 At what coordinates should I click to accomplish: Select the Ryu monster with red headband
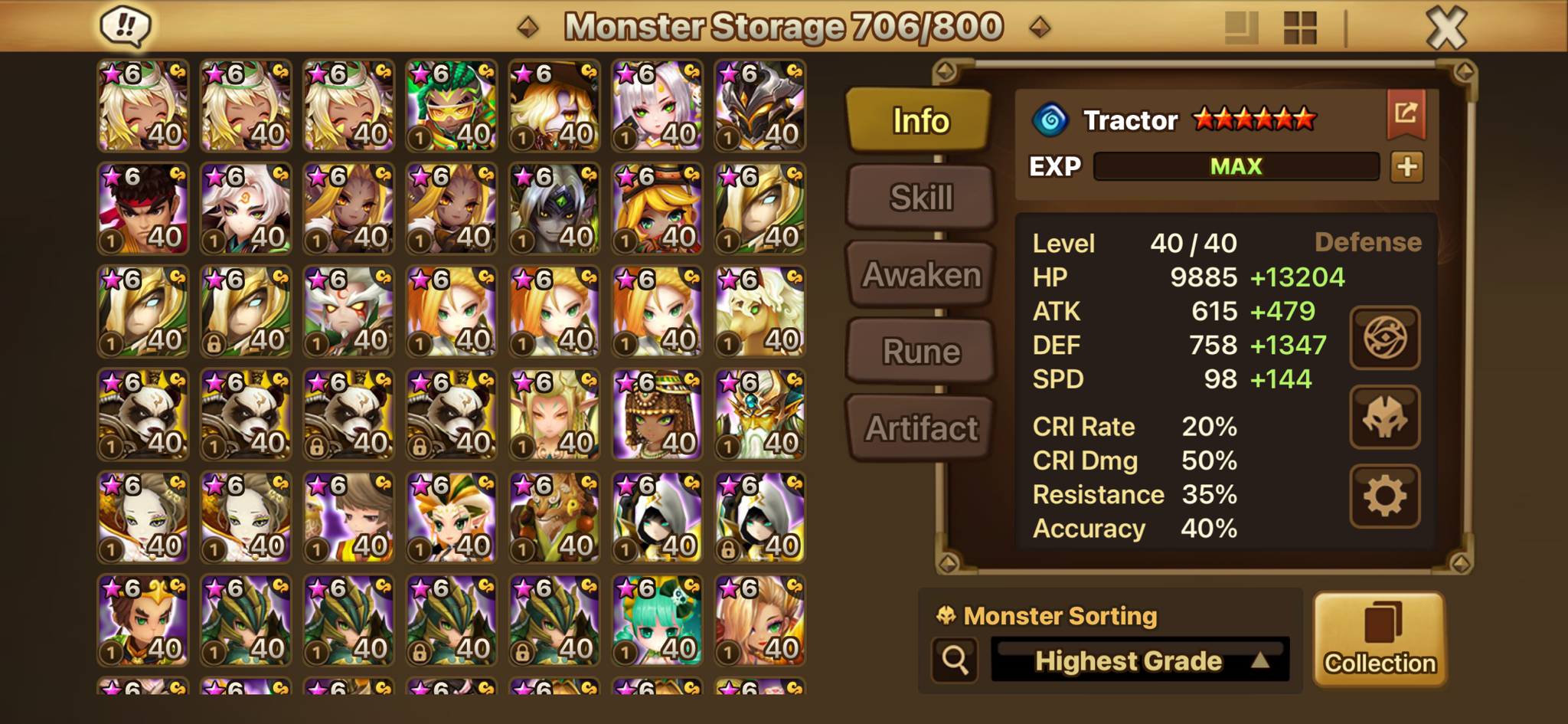pos(143,208)
